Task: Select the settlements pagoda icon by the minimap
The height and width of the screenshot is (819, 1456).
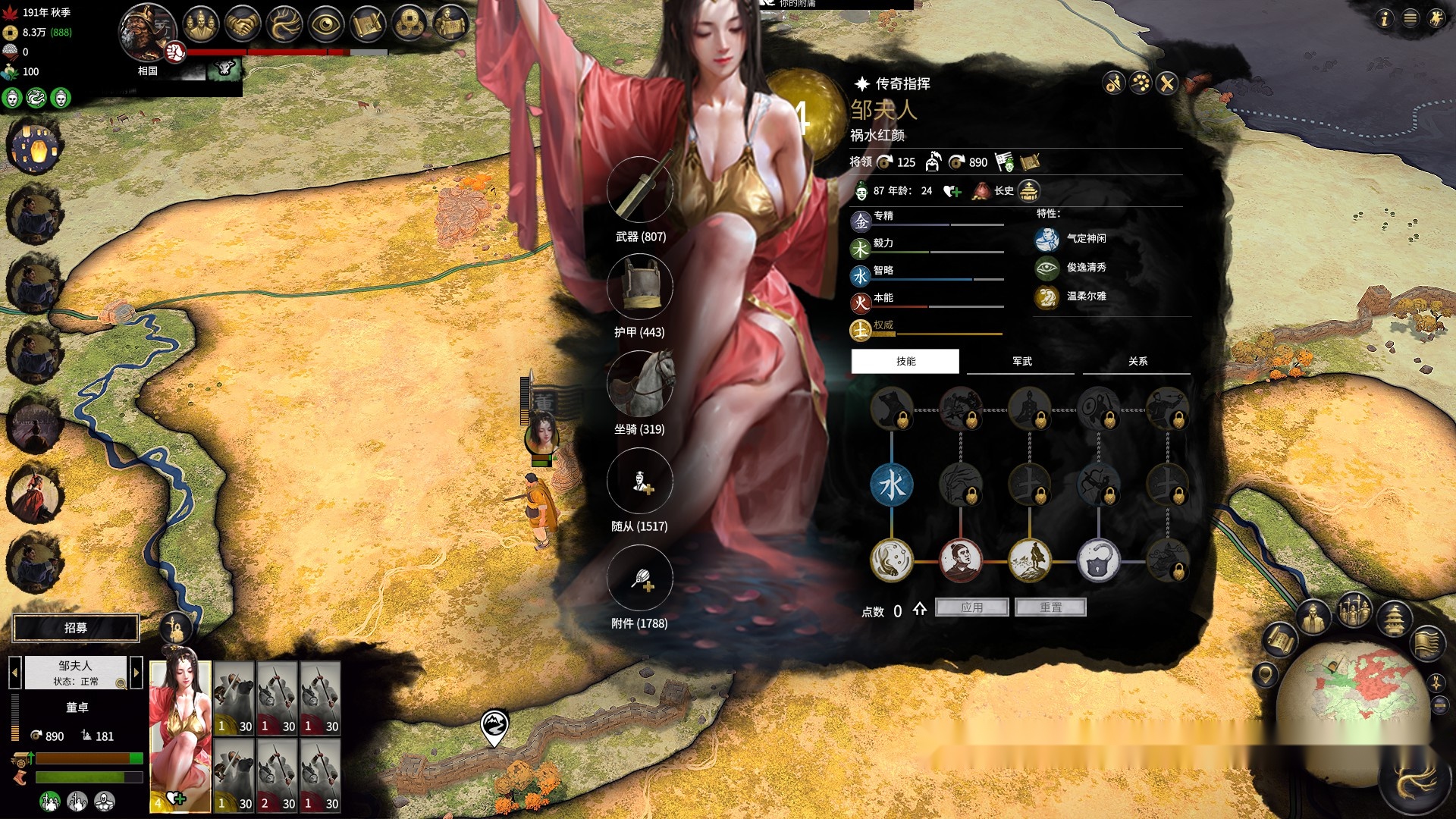Action: click(1395, 617)
